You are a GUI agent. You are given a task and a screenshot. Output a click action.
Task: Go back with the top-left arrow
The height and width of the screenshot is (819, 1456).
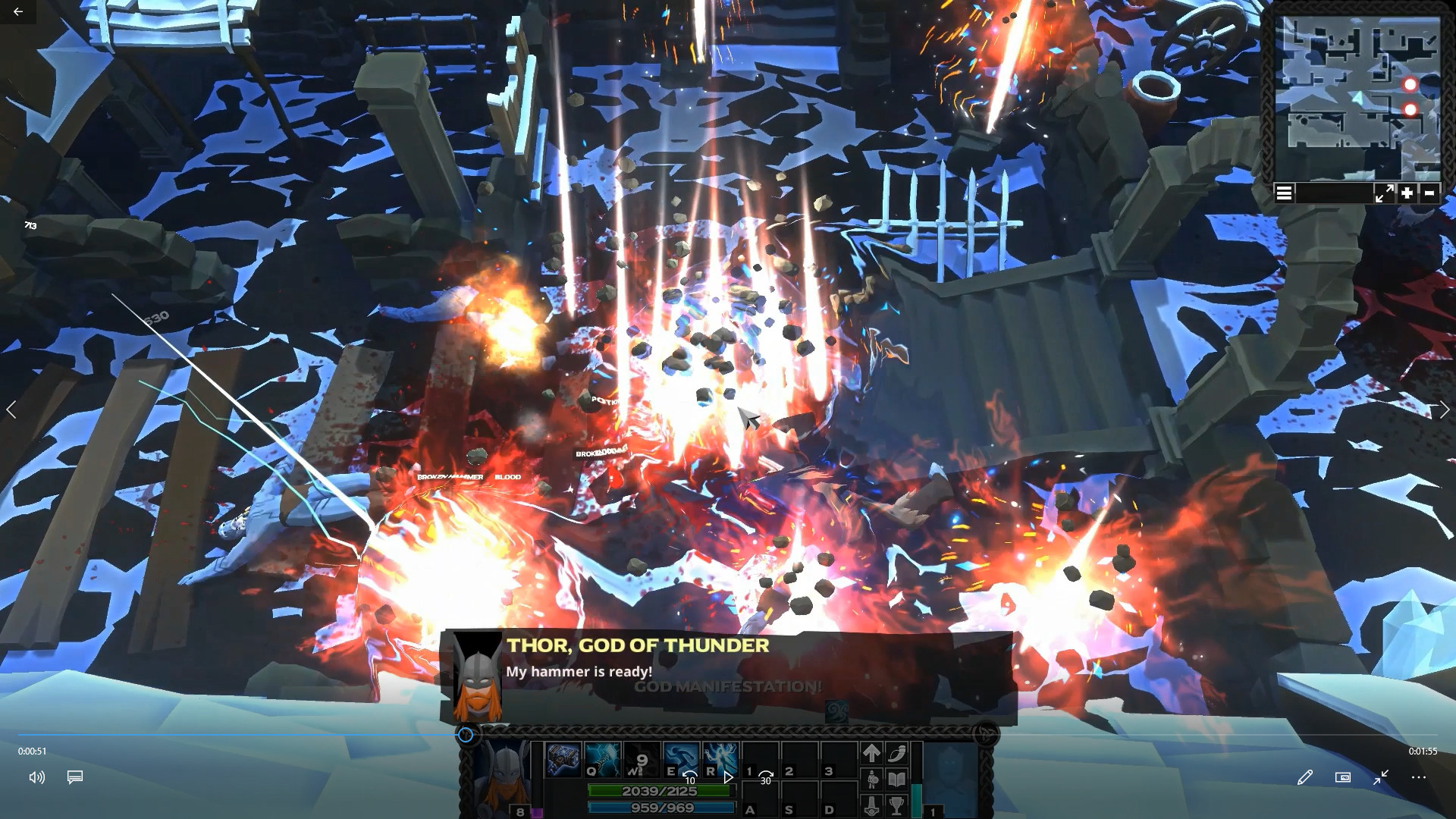coord(17,11)
